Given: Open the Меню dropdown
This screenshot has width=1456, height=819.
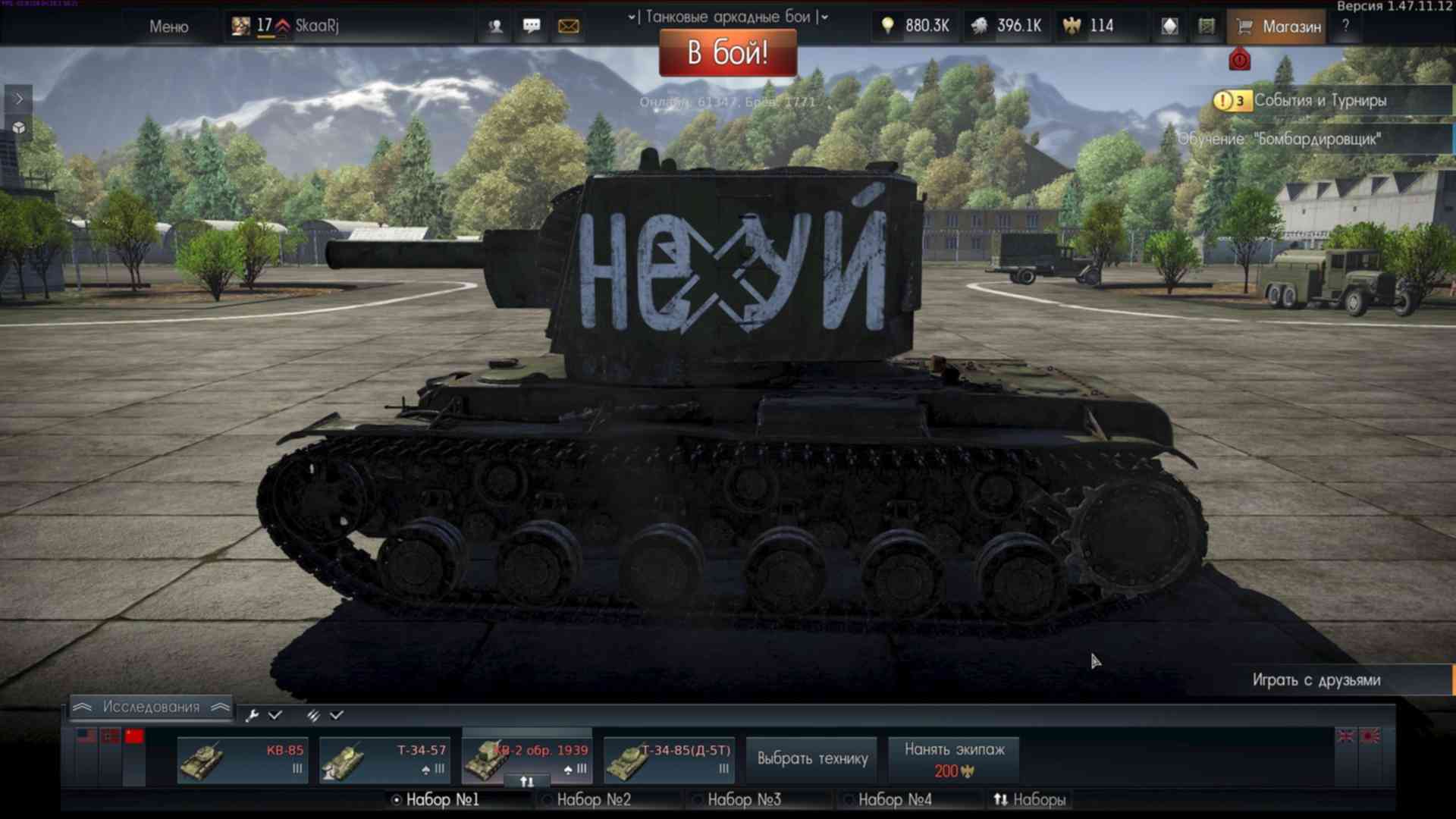Looking at the screenshot, I should pyautogui.click(x=168, y=27).
